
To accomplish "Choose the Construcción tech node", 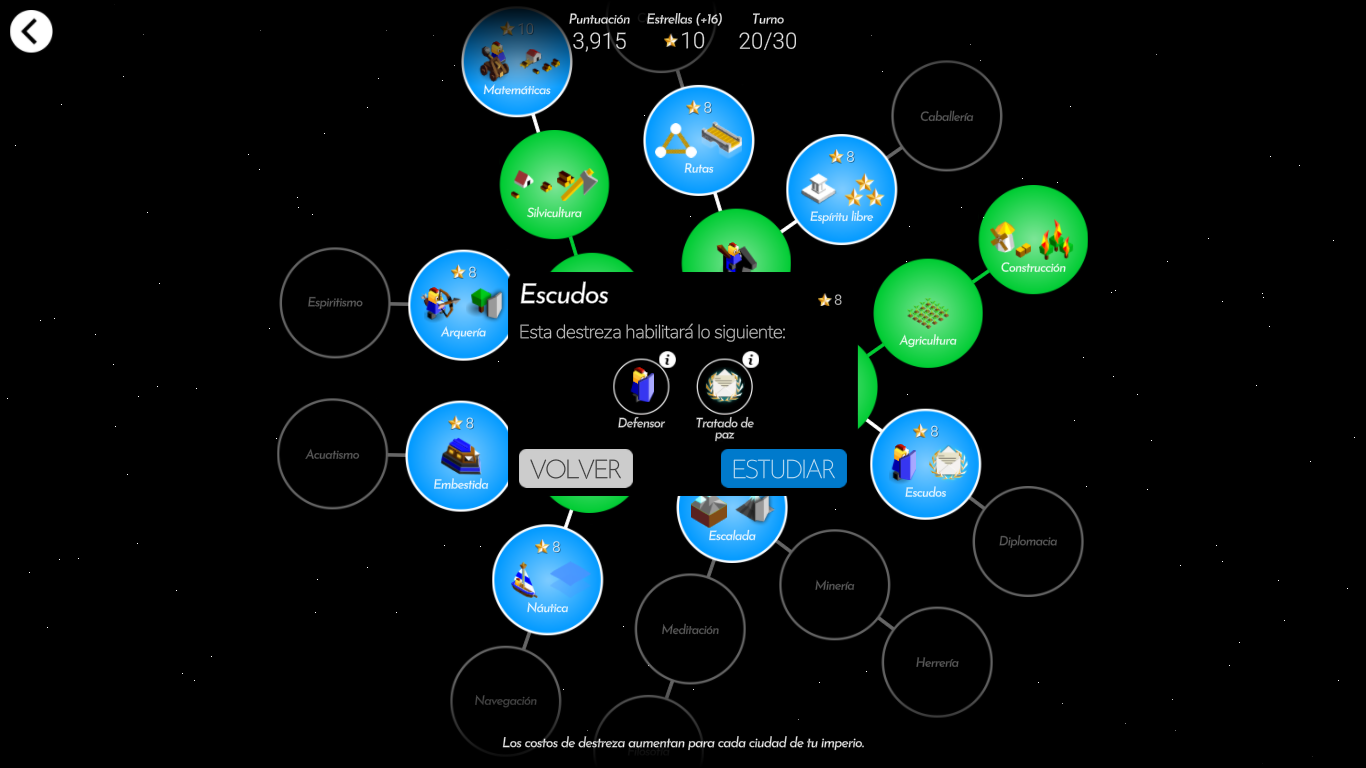I will [x=1033, y=240].
